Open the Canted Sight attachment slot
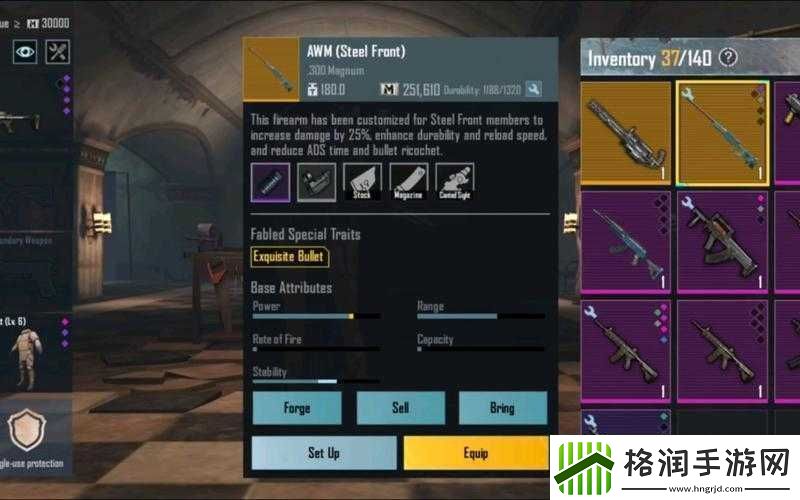 point(454,183)
